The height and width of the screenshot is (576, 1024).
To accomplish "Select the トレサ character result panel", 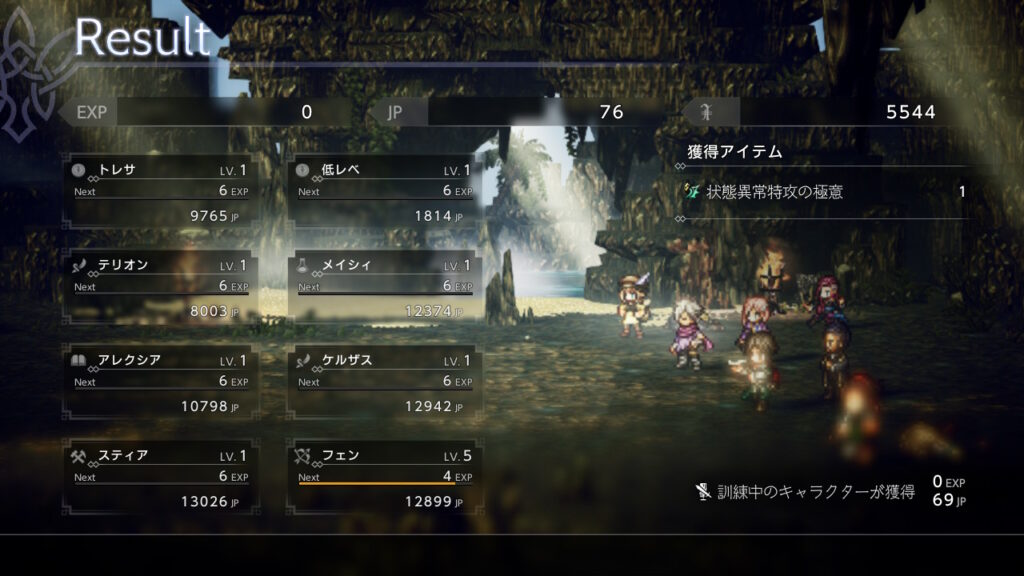I will 160,192.
